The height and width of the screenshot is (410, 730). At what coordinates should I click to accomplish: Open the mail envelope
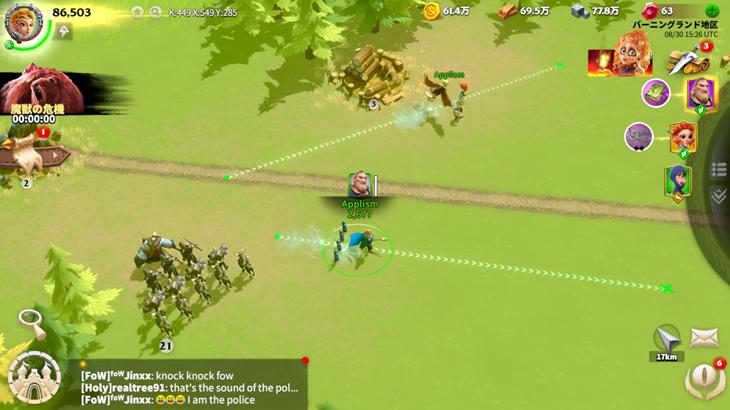(704, 338)
